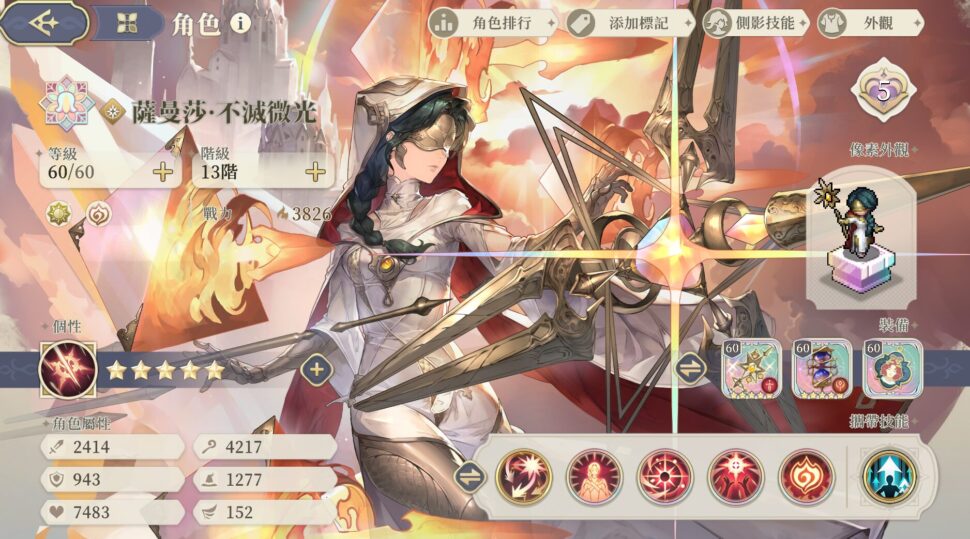Image resolution: width=970 pixels, height=539 pixels.
Task: Select the portrait accessory equipment slot
Action: point(890,369)
